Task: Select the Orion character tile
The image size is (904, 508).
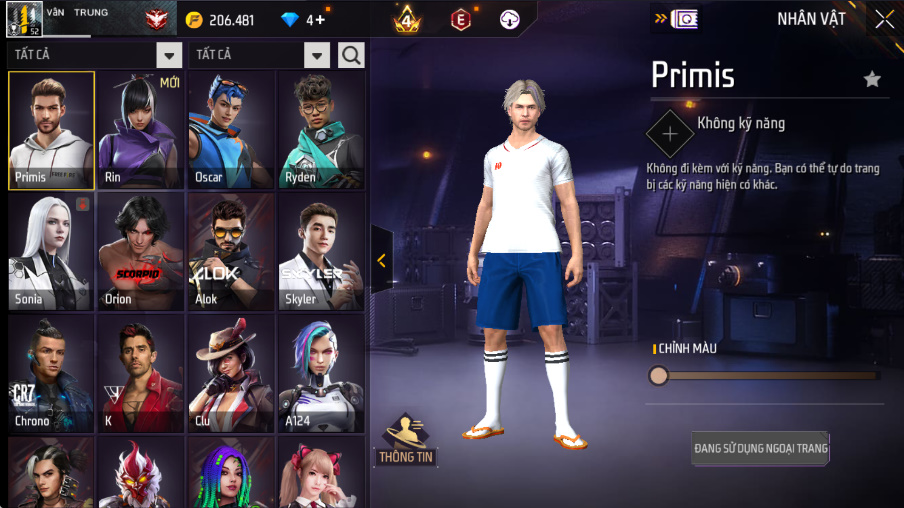Action: coord(141,252)
